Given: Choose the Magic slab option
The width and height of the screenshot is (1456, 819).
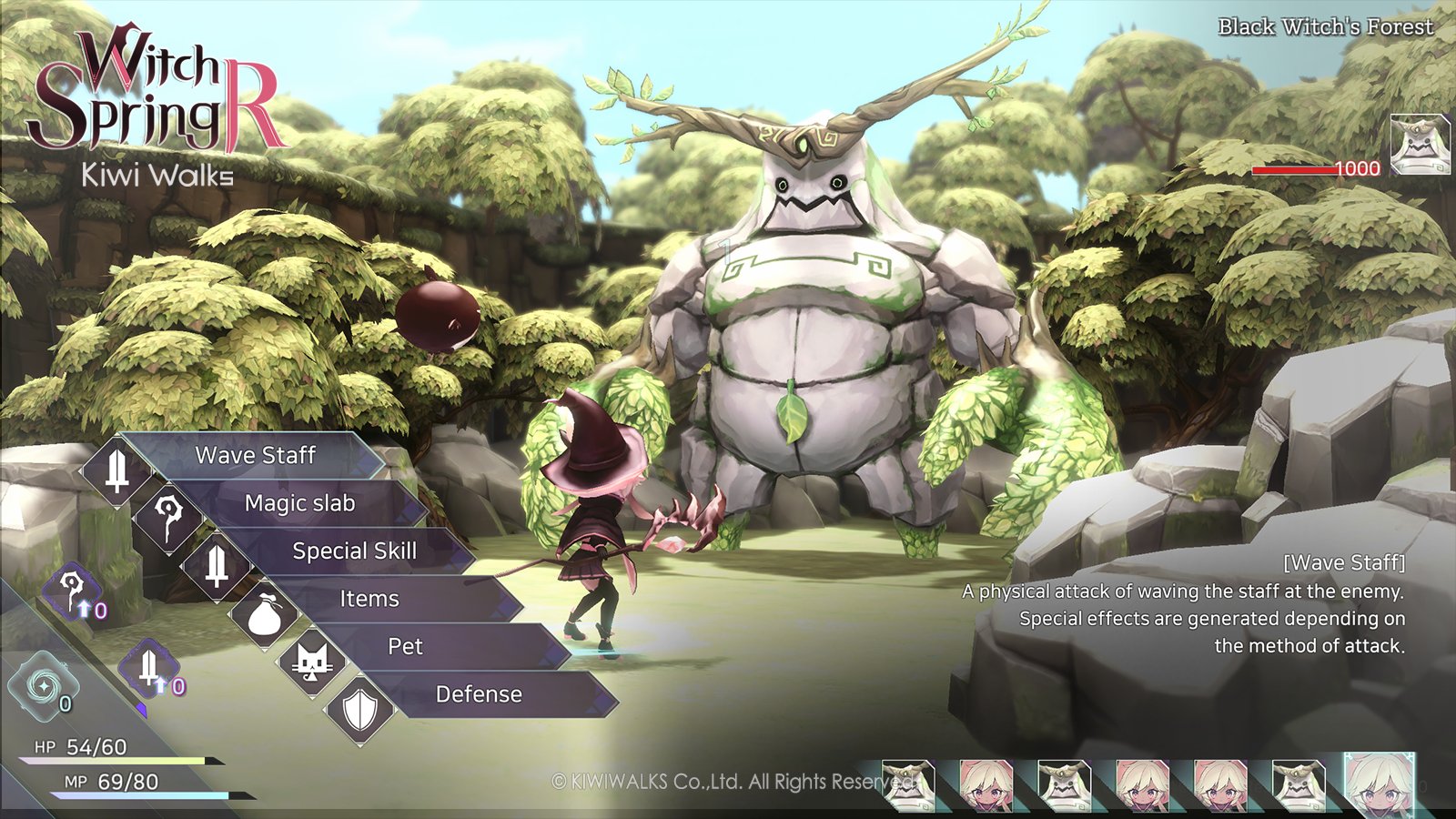Looking at the screenshot, I should tap(300, 503).
